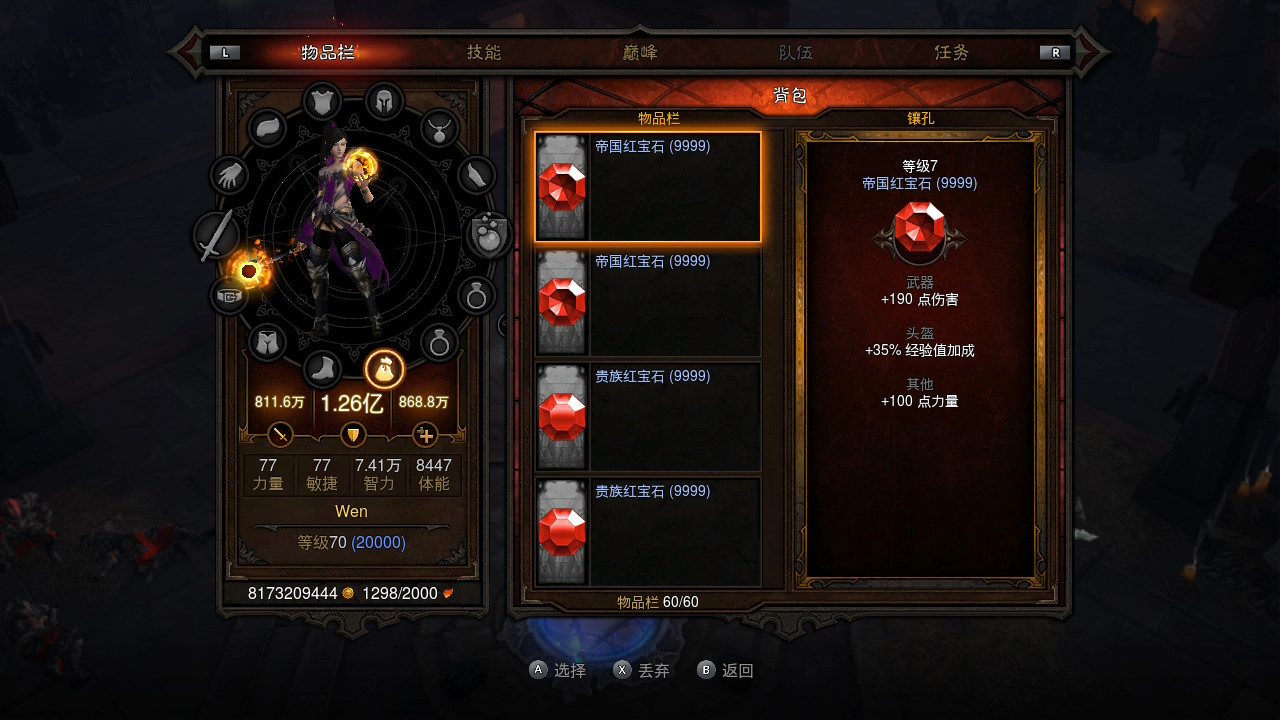Viewport: 1280px width, 720px height.
Task: Select the belt equipment slot
Action: coord(230,296)
